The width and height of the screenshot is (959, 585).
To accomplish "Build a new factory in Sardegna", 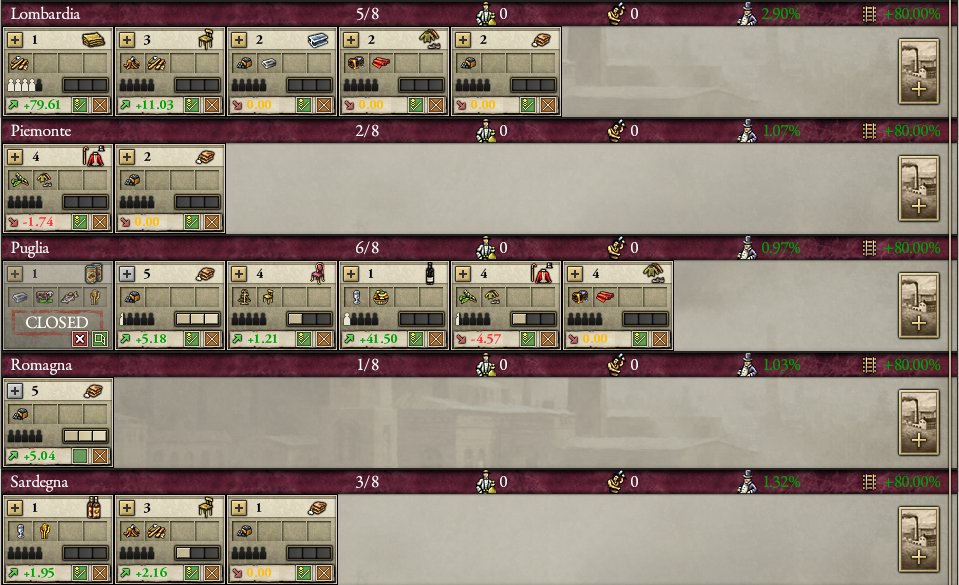I will click(918, 542).
